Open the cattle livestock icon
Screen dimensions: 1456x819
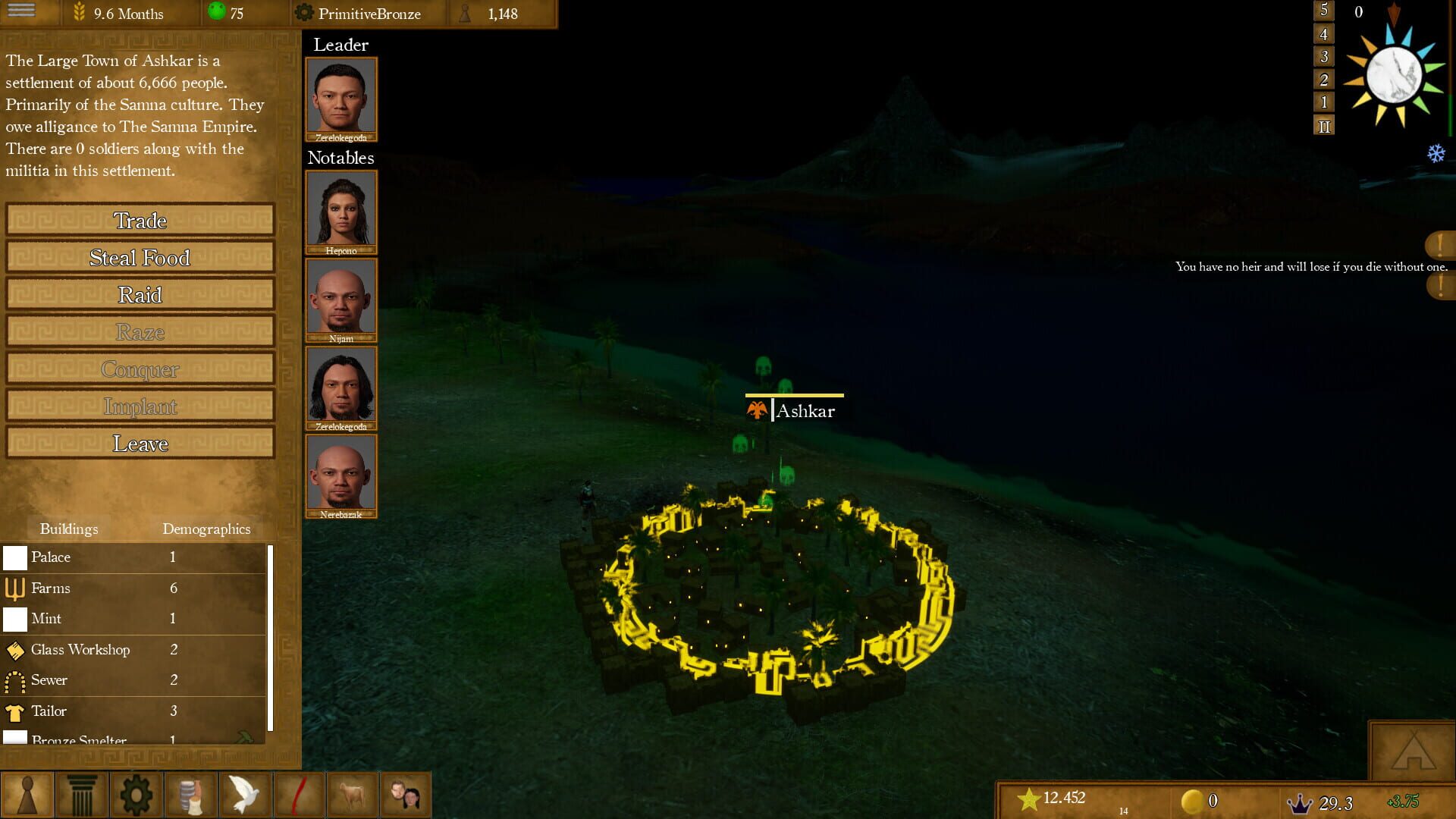[x=353, y=794]
